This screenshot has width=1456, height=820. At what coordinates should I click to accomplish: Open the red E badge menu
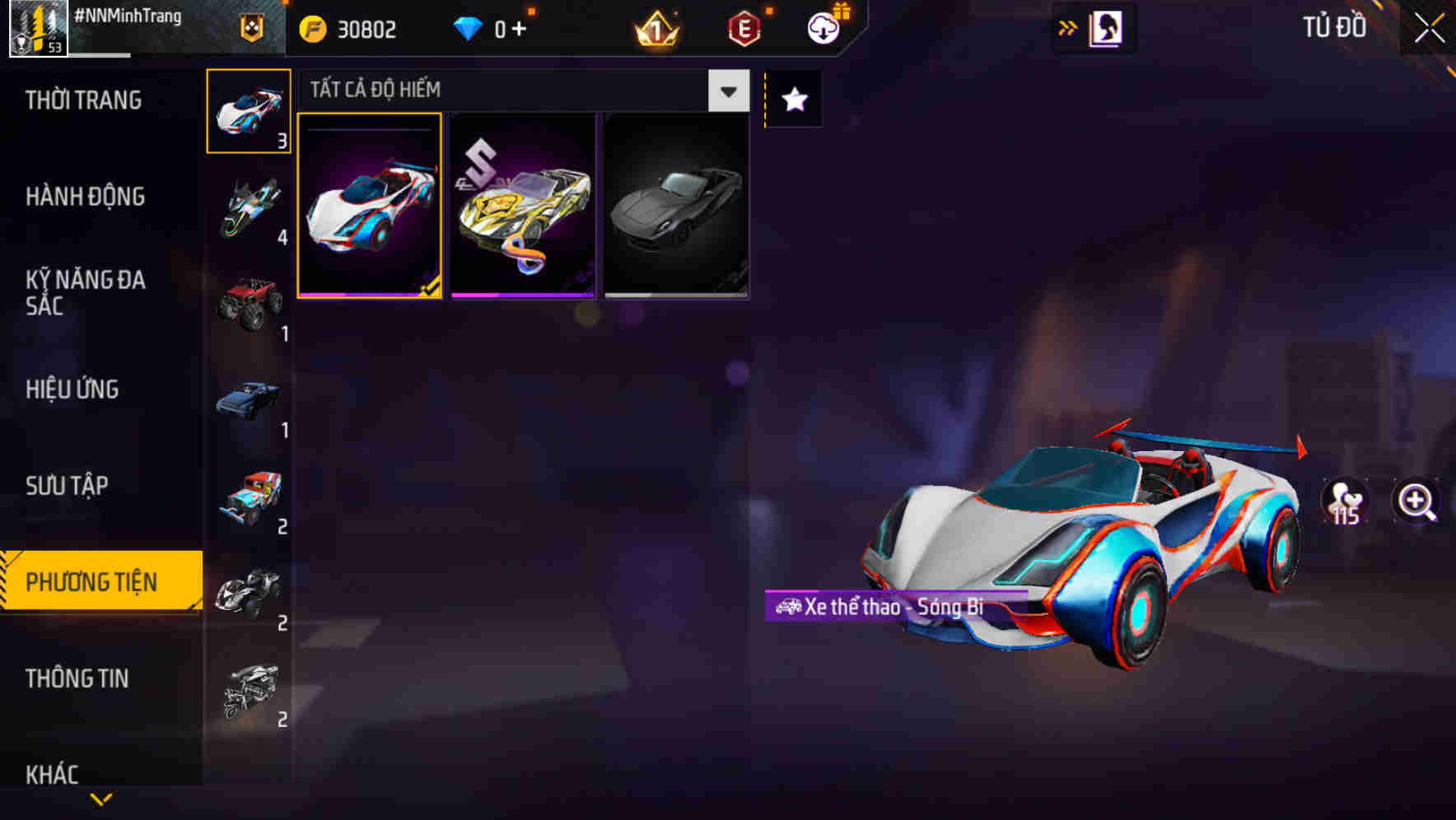click(741, 28)
